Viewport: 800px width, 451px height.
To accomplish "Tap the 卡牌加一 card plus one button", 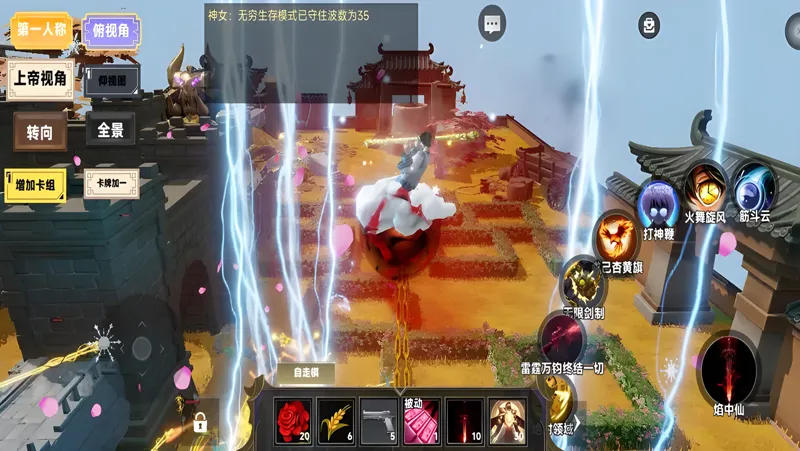I will click(x=110, y=184).
